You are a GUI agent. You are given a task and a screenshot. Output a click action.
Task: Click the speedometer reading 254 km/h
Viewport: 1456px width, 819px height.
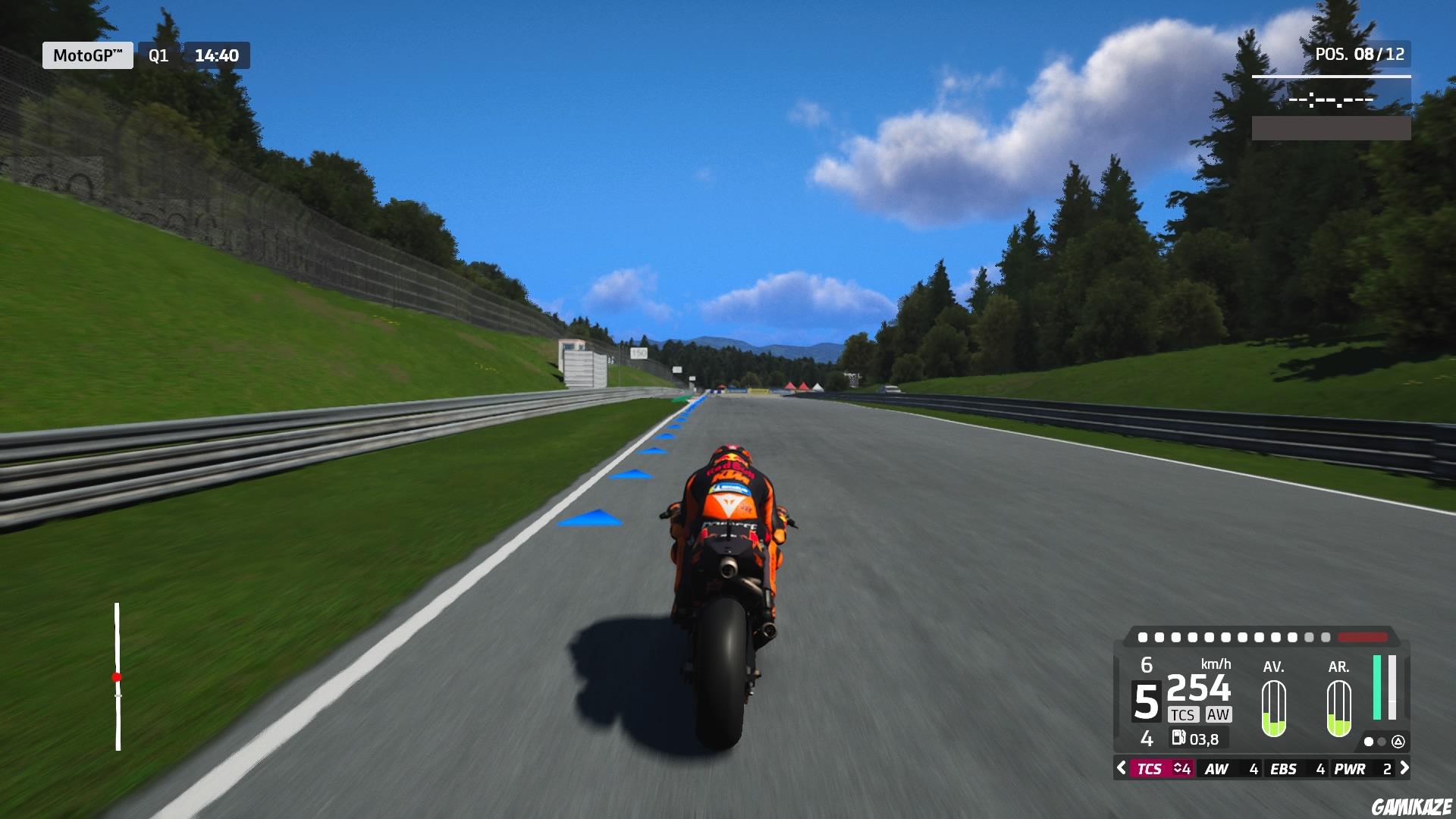click(x=1198, y=689)
